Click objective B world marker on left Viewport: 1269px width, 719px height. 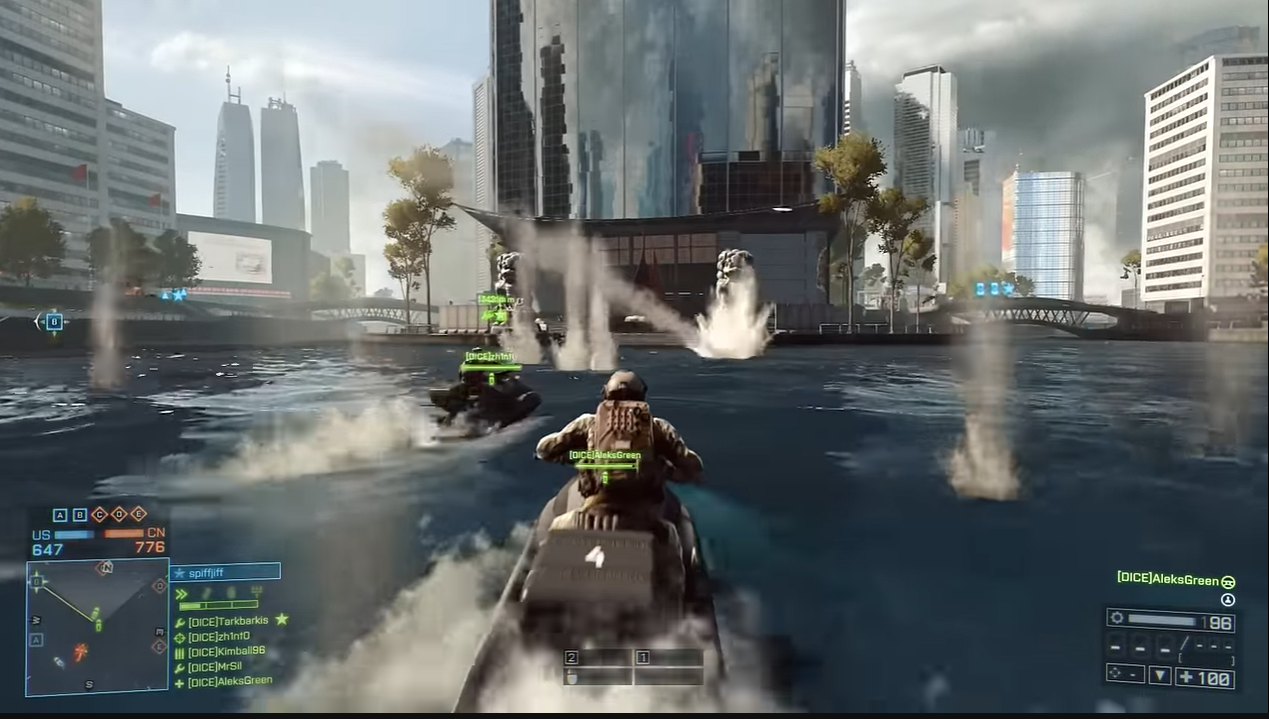point(53,321)
